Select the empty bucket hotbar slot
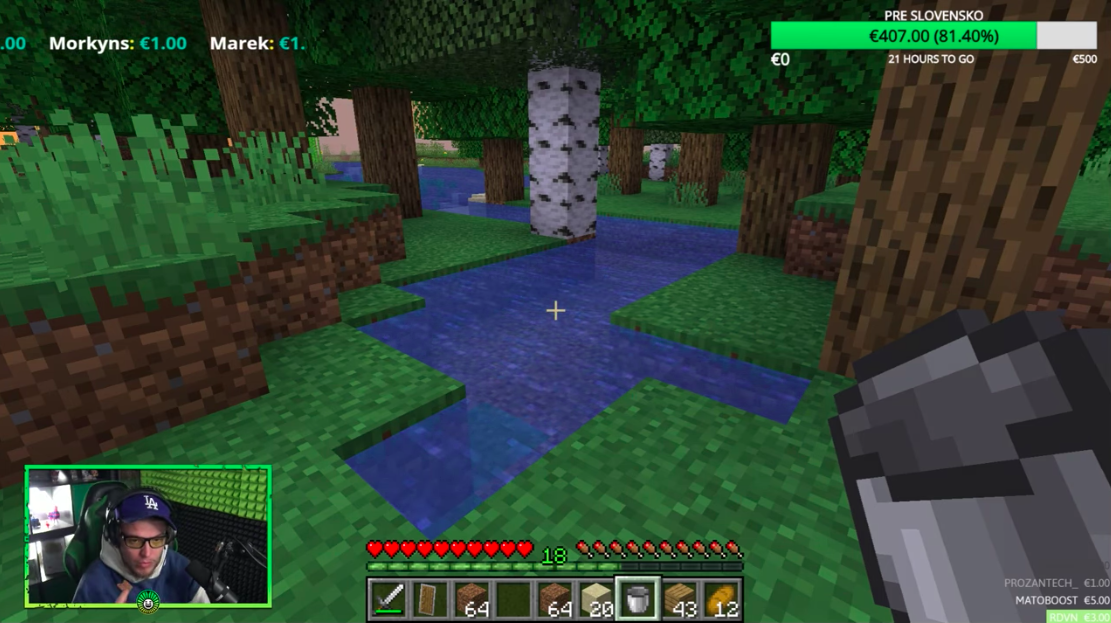Viewport: 1111px width, 623px height. click(x=637, y=599)
